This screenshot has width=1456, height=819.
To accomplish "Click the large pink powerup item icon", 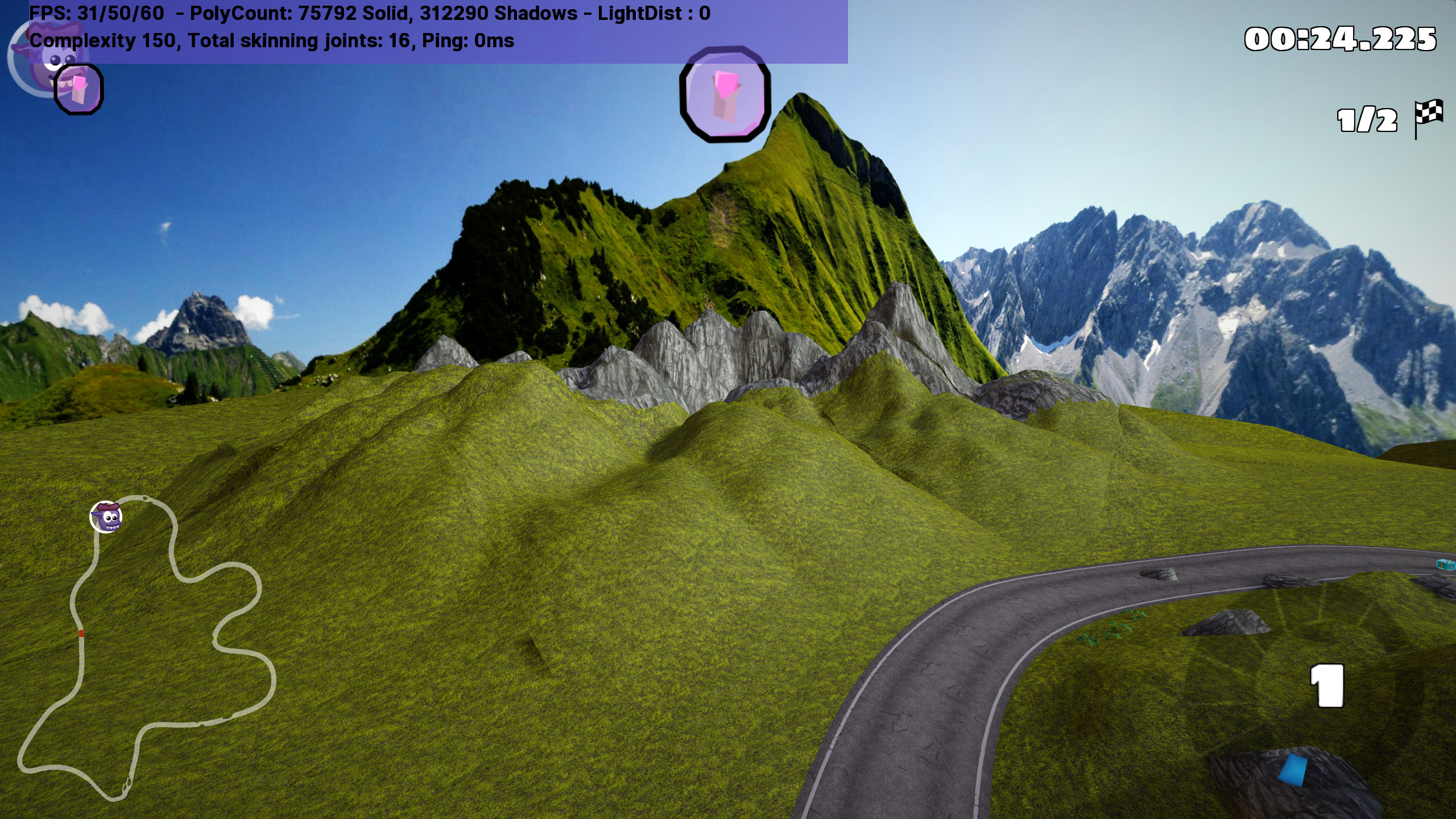I will (x=725, y=94).
